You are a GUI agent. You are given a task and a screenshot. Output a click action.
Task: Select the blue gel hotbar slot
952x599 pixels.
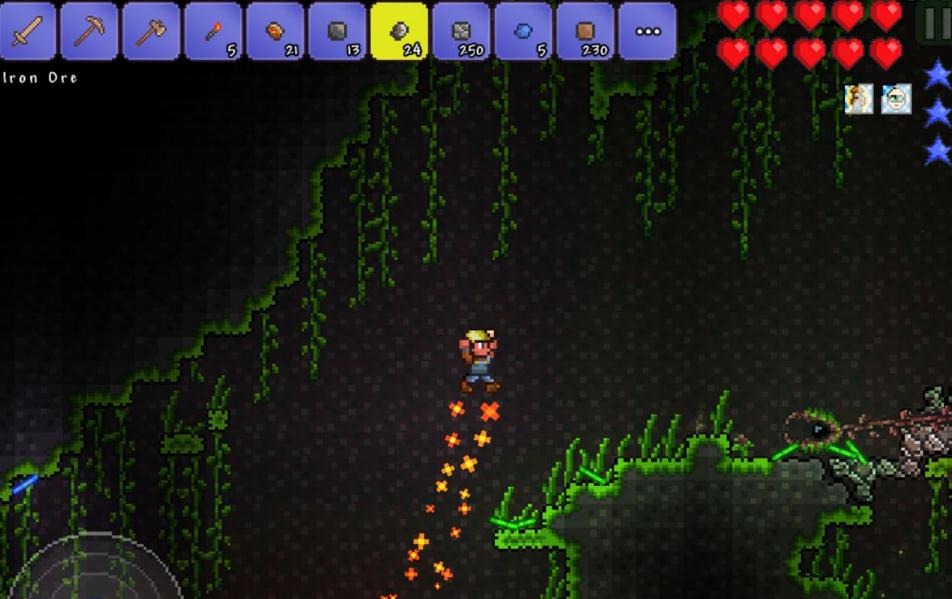(x=523, y=30)
